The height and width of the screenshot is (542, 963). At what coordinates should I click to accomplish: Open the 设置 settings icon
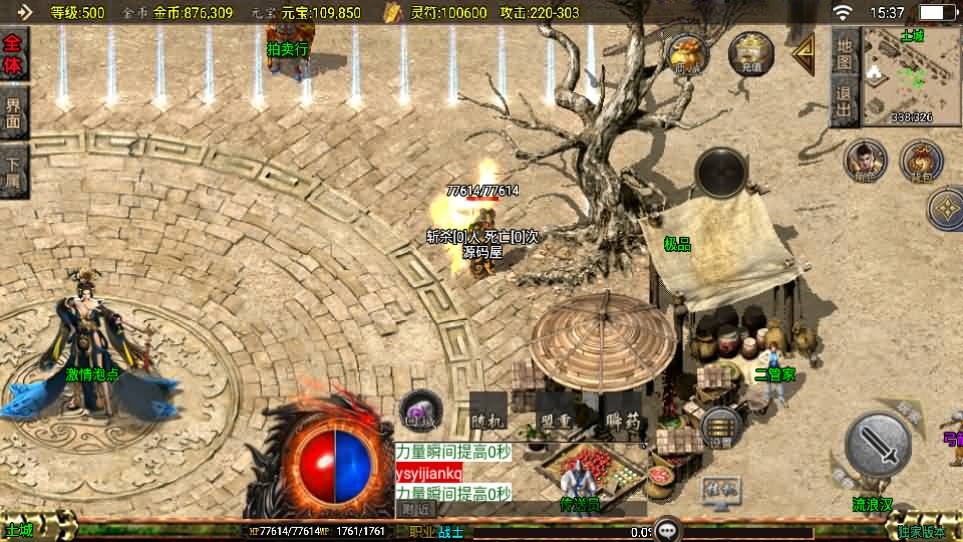(x=720, y=427)
